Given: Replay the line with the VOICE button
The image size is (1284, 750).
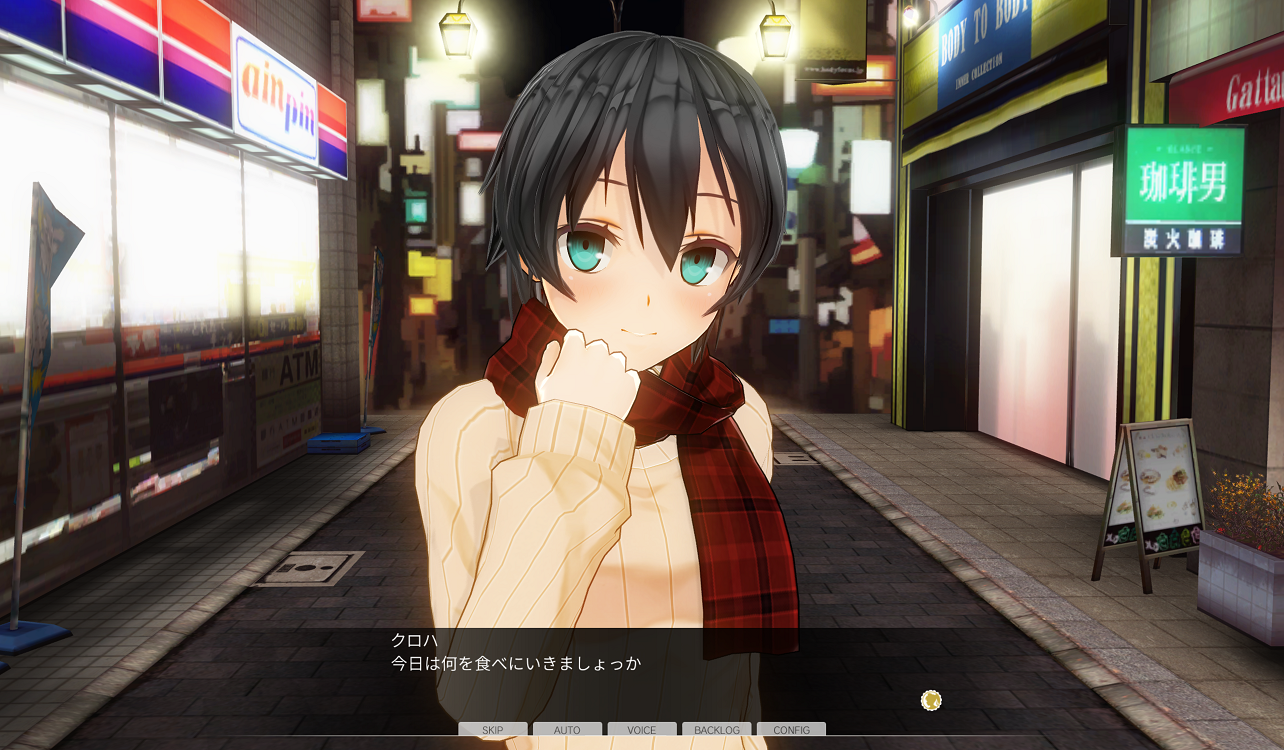Looking at the screenshot, I should pos(642,730).
